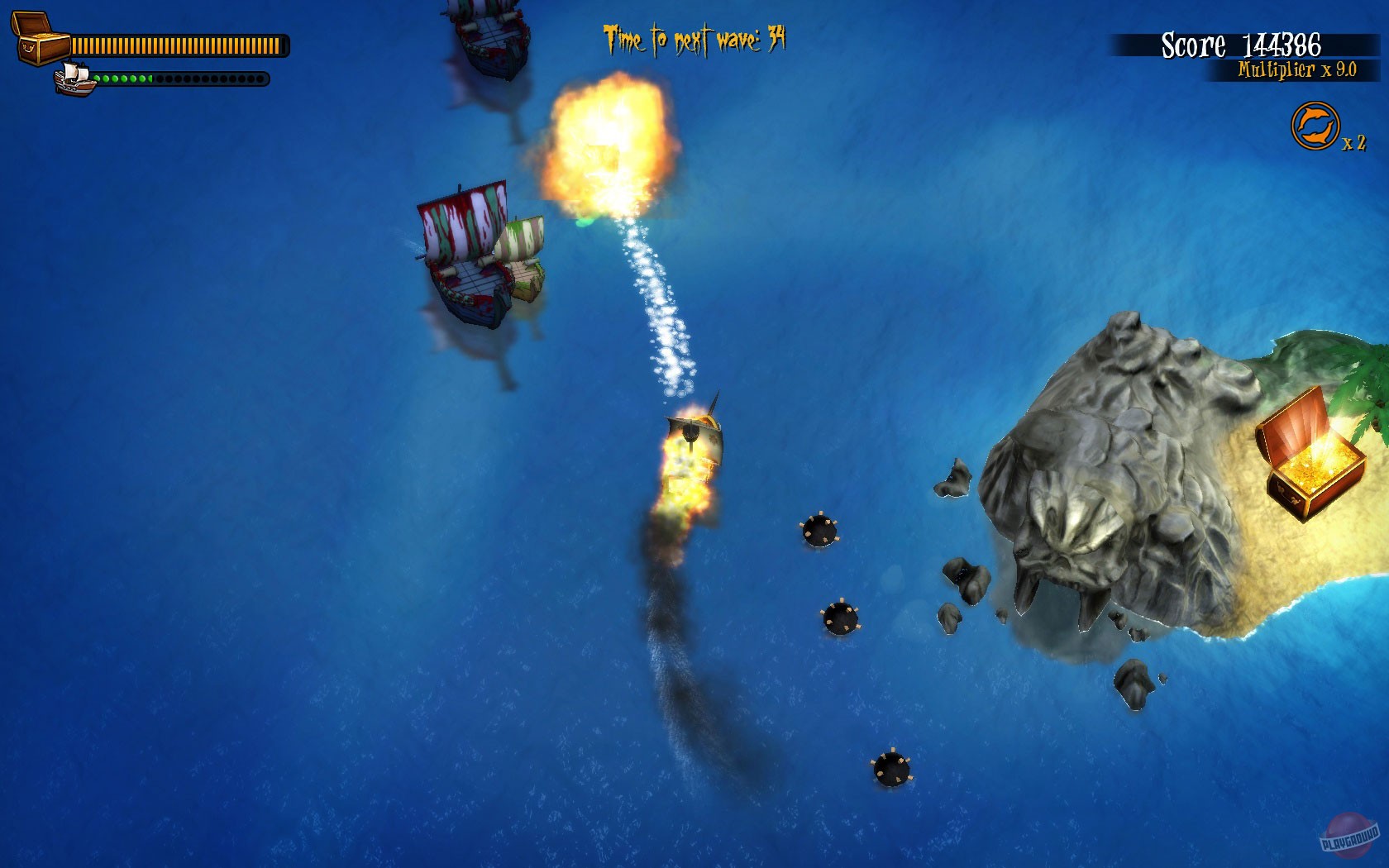Click the Time to next wave counter
1389x868 pixels.
(694, 36)
